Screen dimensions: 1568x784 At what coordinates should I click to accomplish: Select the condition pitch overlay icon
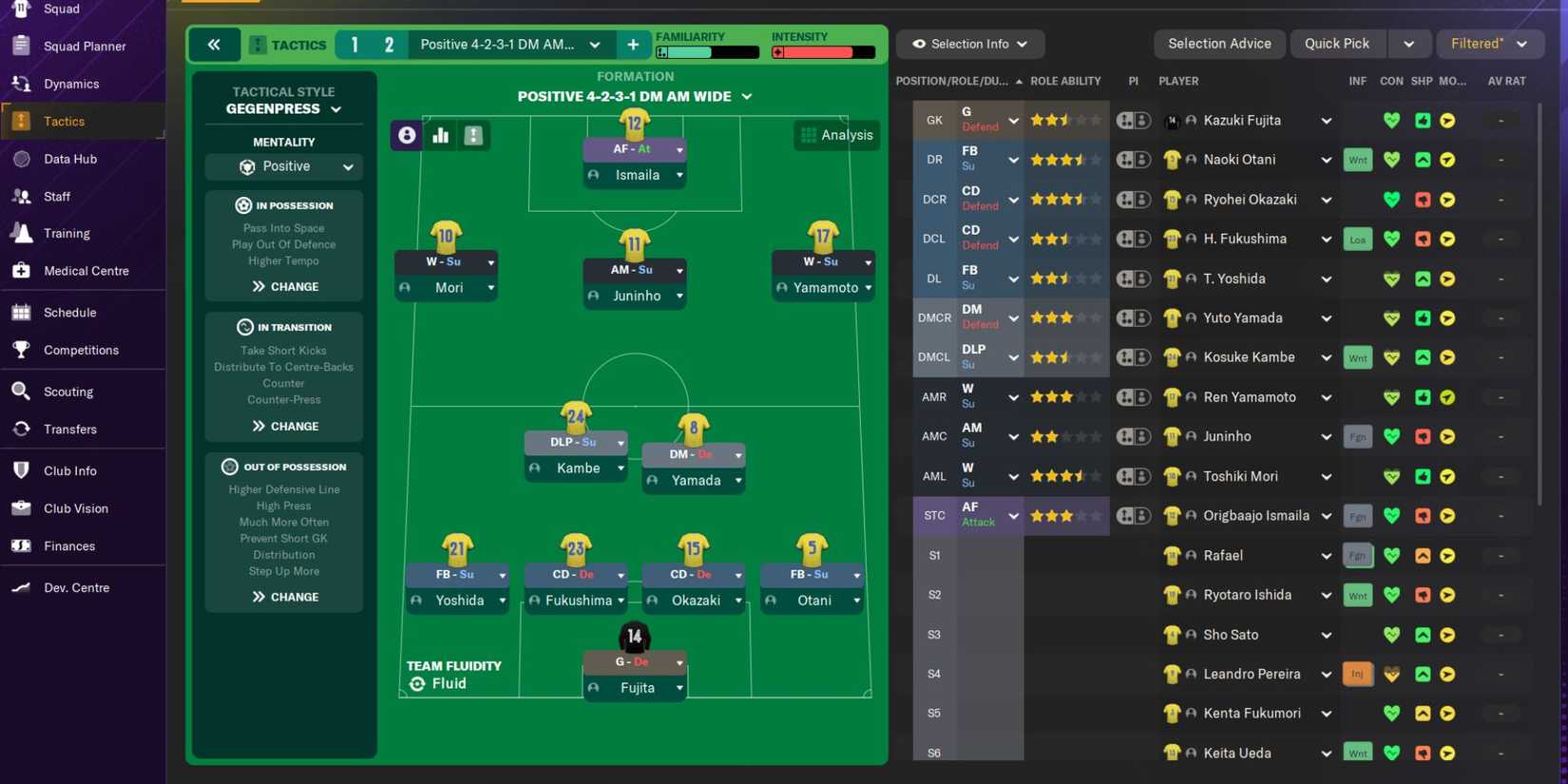[x=473, y=135]
